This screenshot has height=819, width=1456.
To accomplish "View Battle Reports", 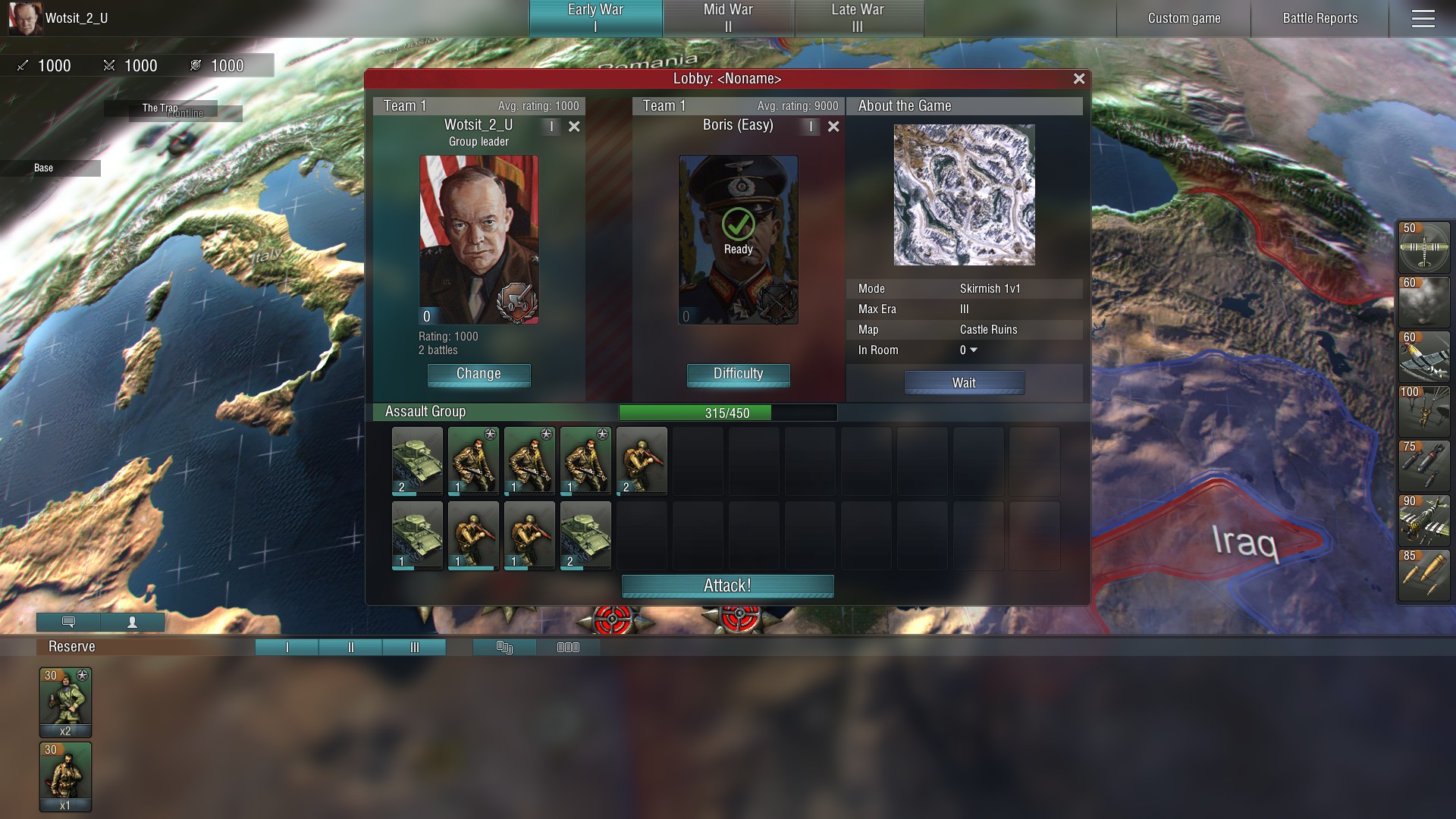I will (1319, 18).
